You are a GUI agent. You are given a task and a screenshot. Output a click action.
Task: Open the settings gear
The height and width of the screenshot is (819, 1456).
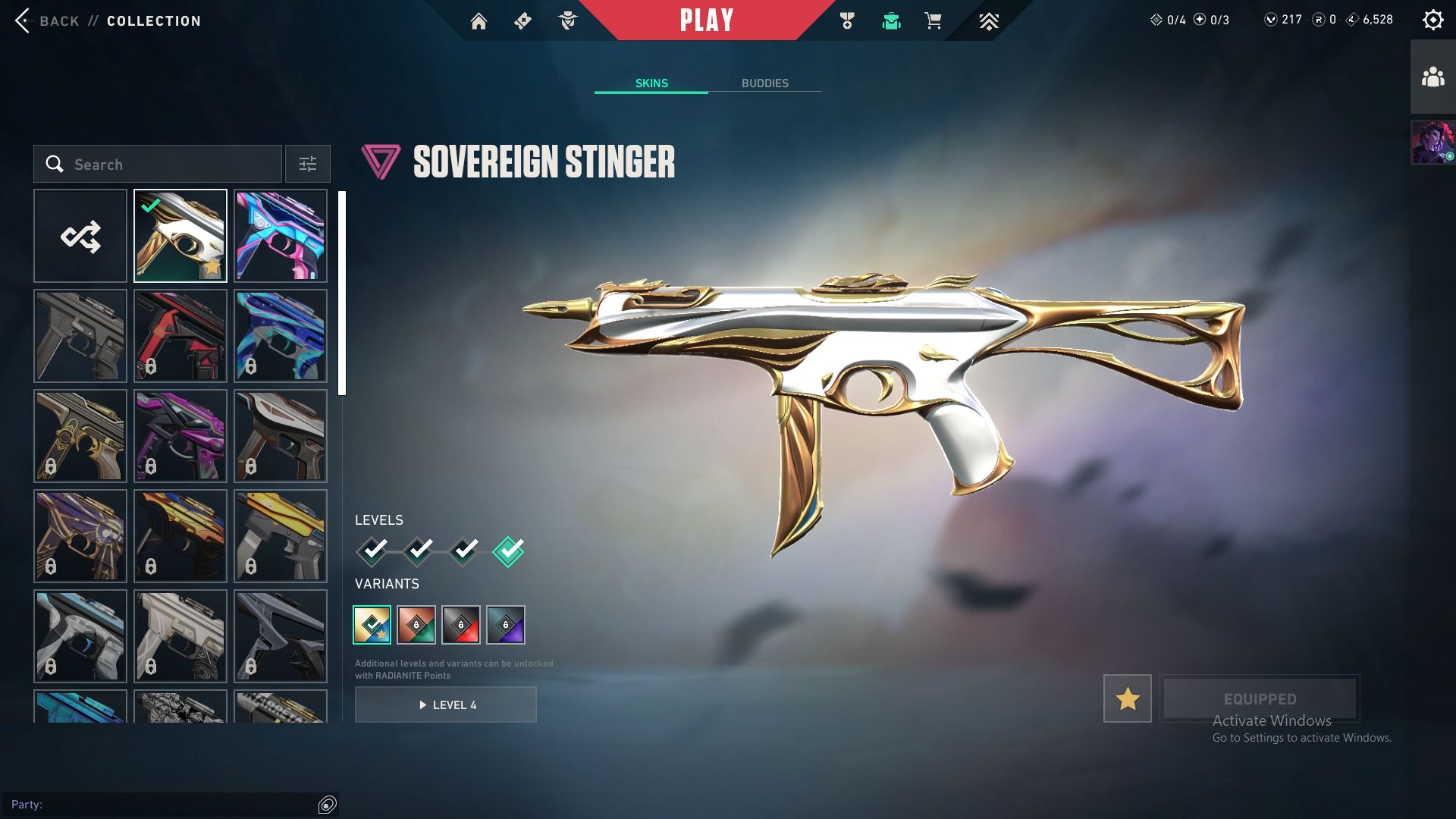(1432, 20)
